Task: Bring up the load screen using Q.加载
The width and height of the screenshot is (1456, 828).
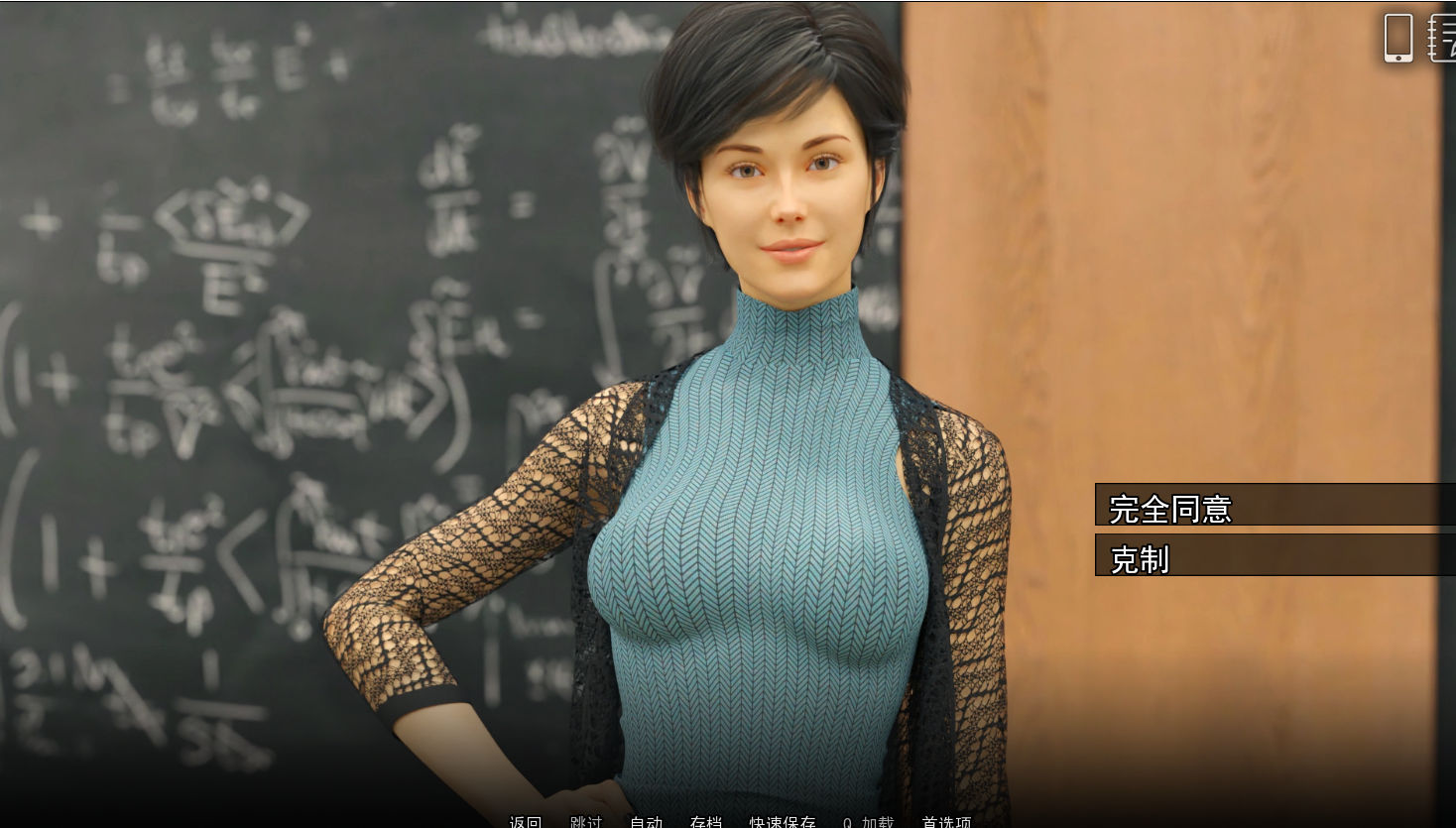Action: click(x=868, y=822)
